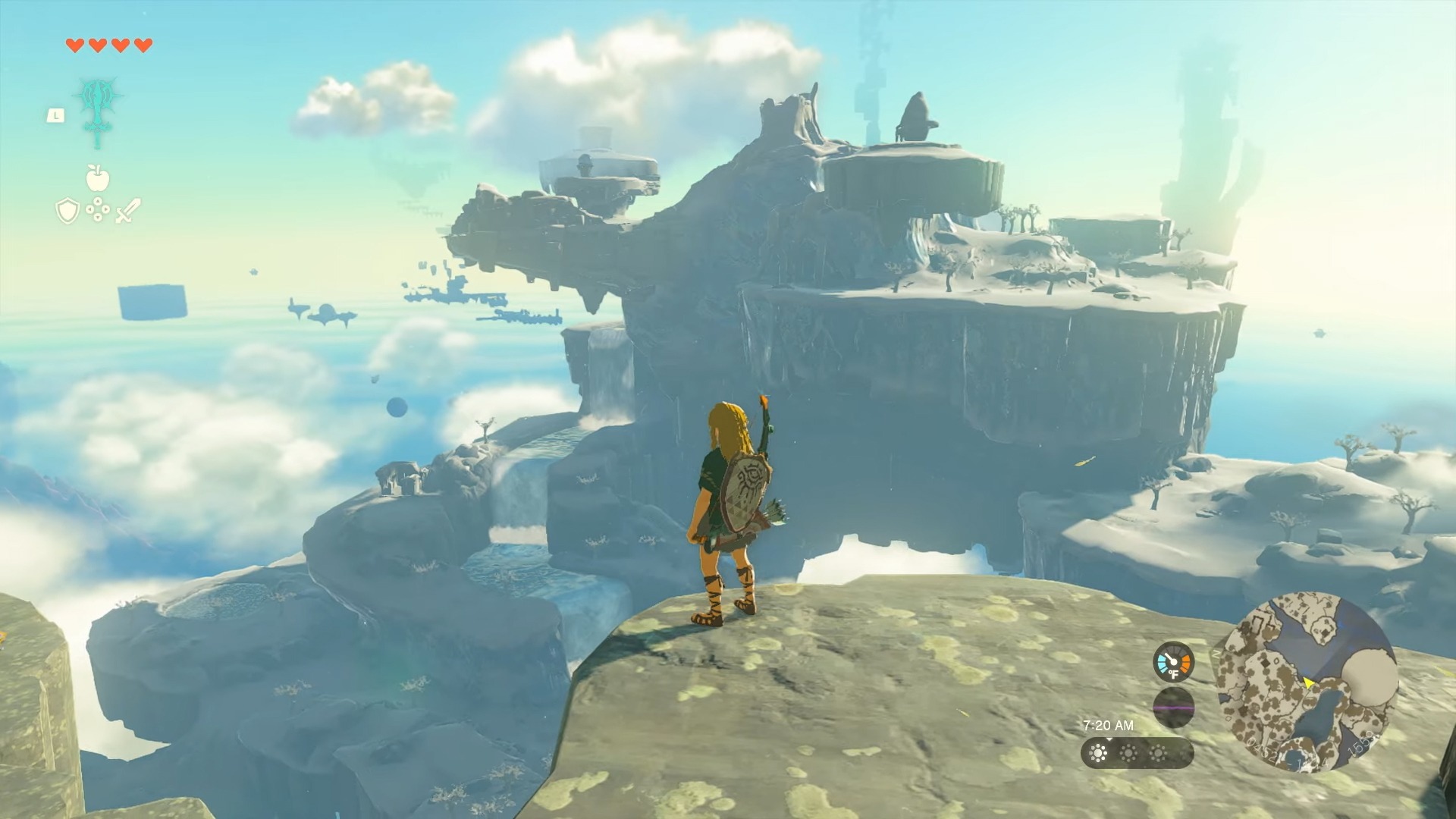Select the glowing Master Sword weapon icon
This screenshot has height=819, width=1456.
point(98,109)
